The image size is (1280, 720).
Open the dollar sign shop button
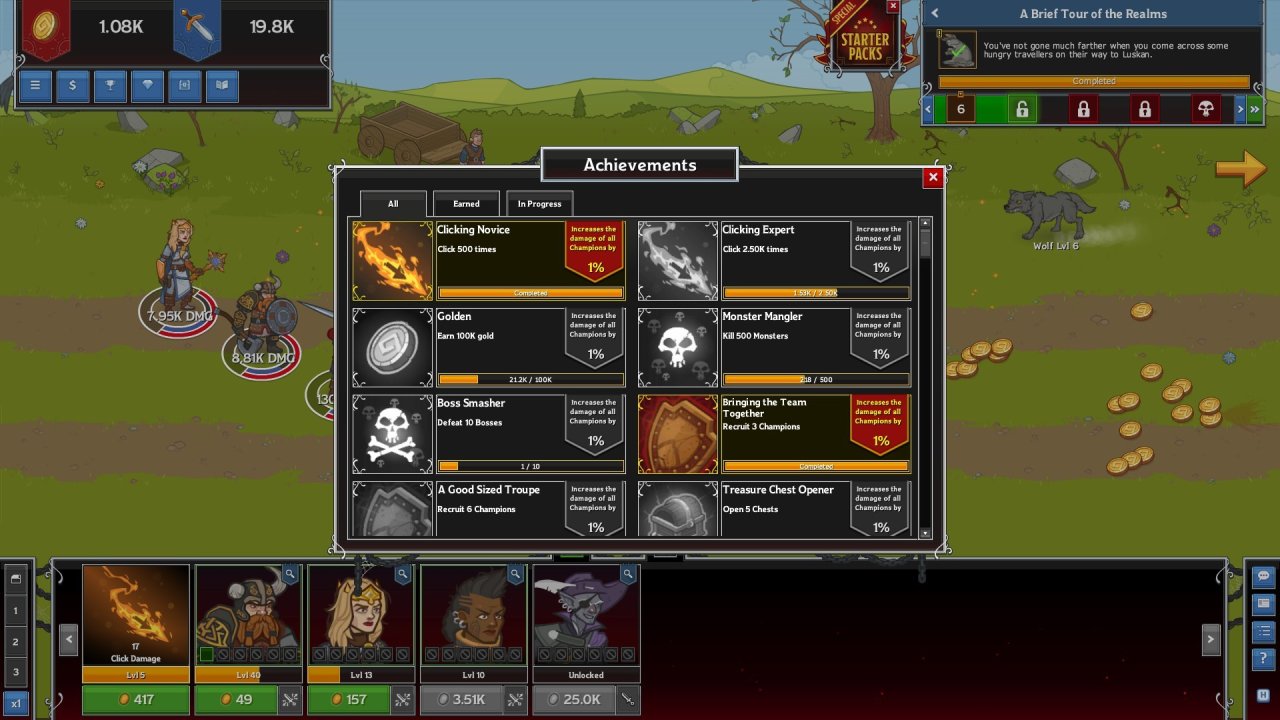pos(72,86)
